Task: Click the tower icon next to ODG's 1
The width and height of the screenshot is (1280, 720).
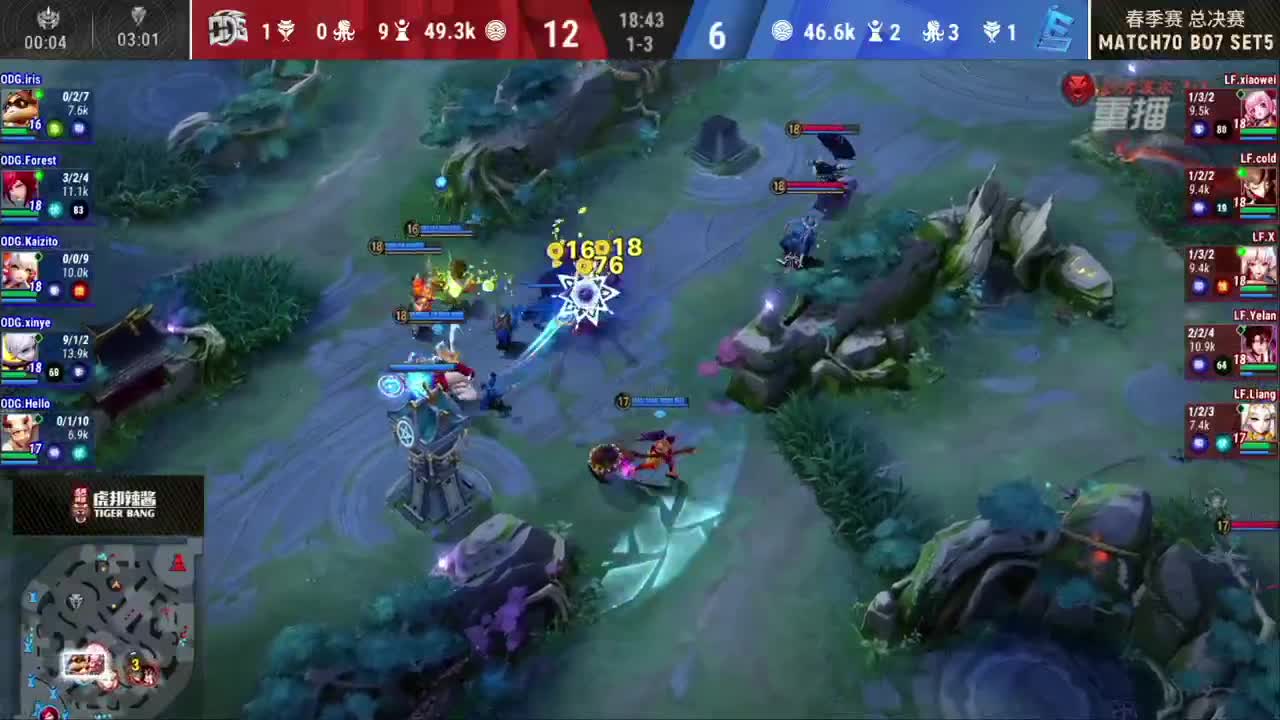Action: 285,29
